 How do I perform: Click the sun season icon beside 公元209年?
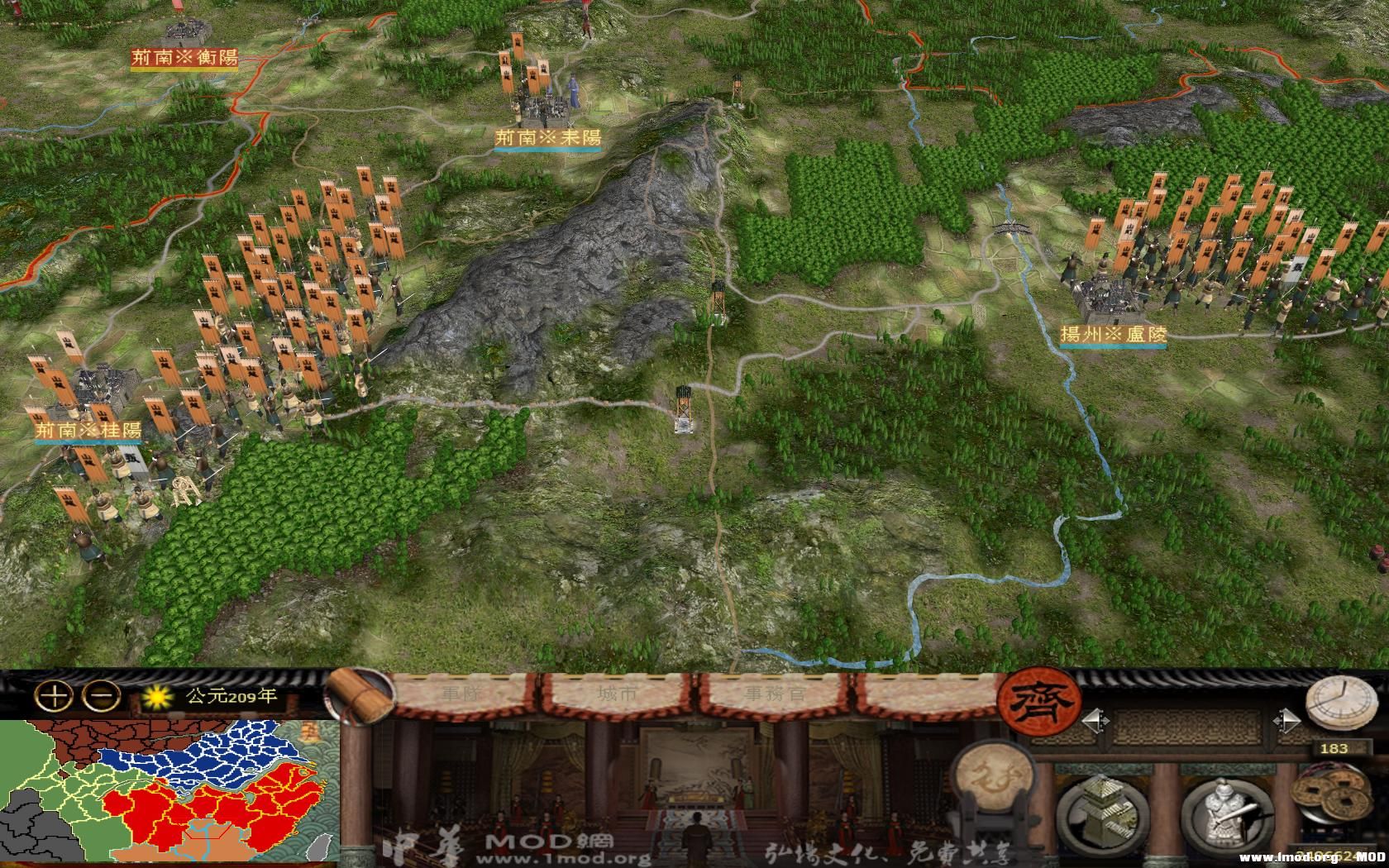pos(157,697)
